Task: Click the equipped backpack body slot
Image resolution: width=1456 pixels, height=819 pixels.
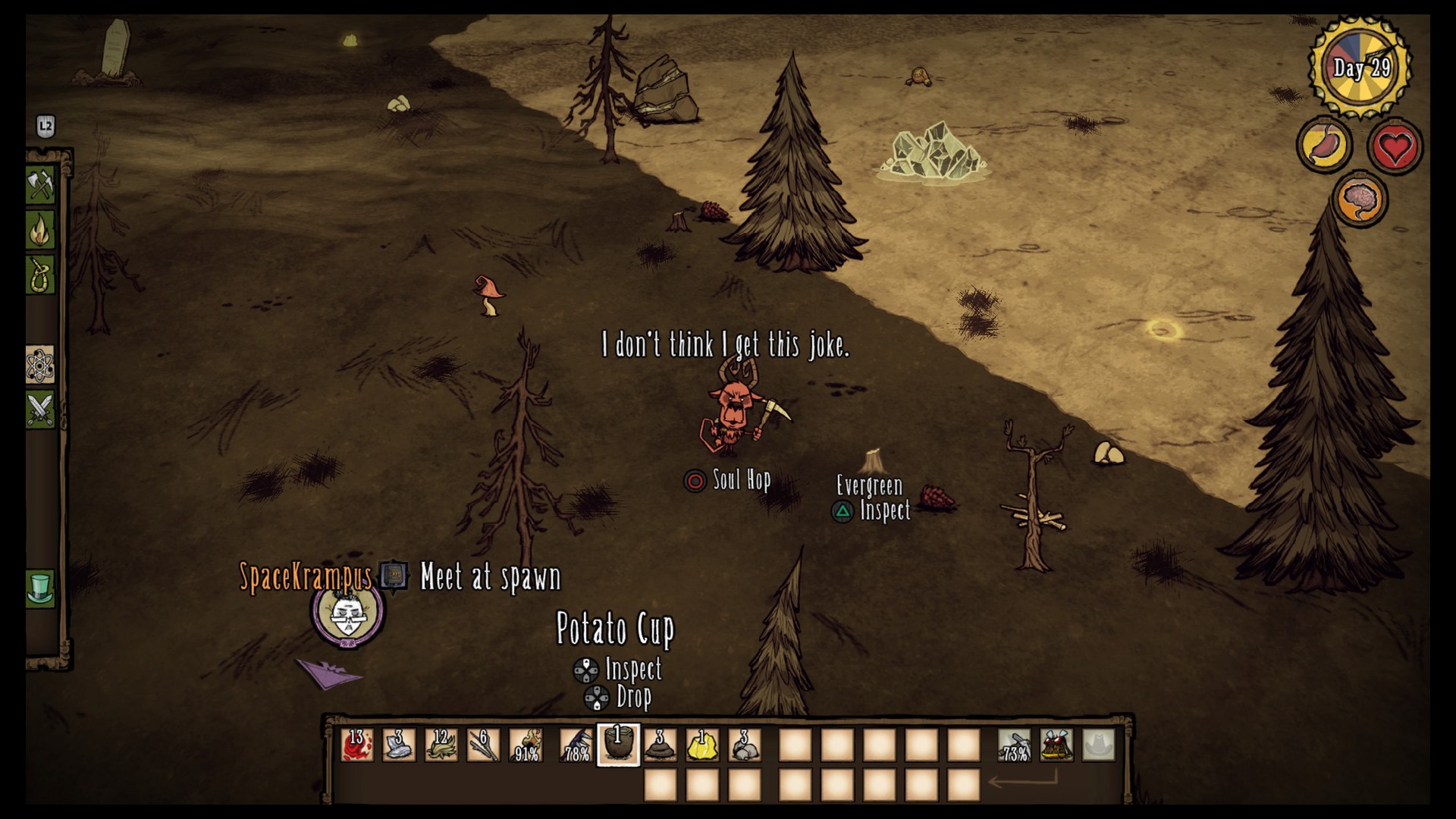Action: click(1056, 745)
